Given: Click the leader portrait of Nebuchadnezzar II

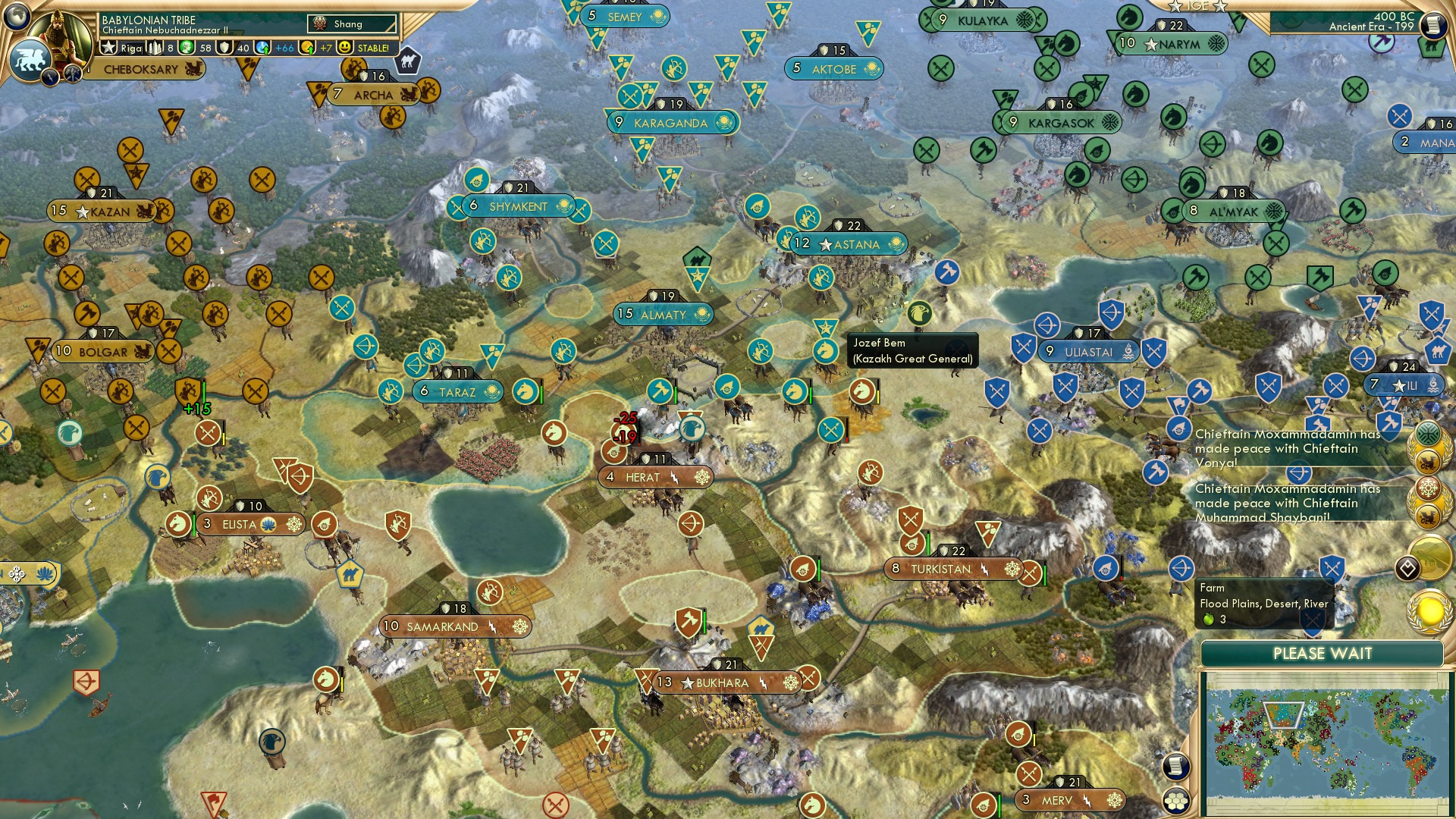Looking at the screenshot, I should pos(59,34).
